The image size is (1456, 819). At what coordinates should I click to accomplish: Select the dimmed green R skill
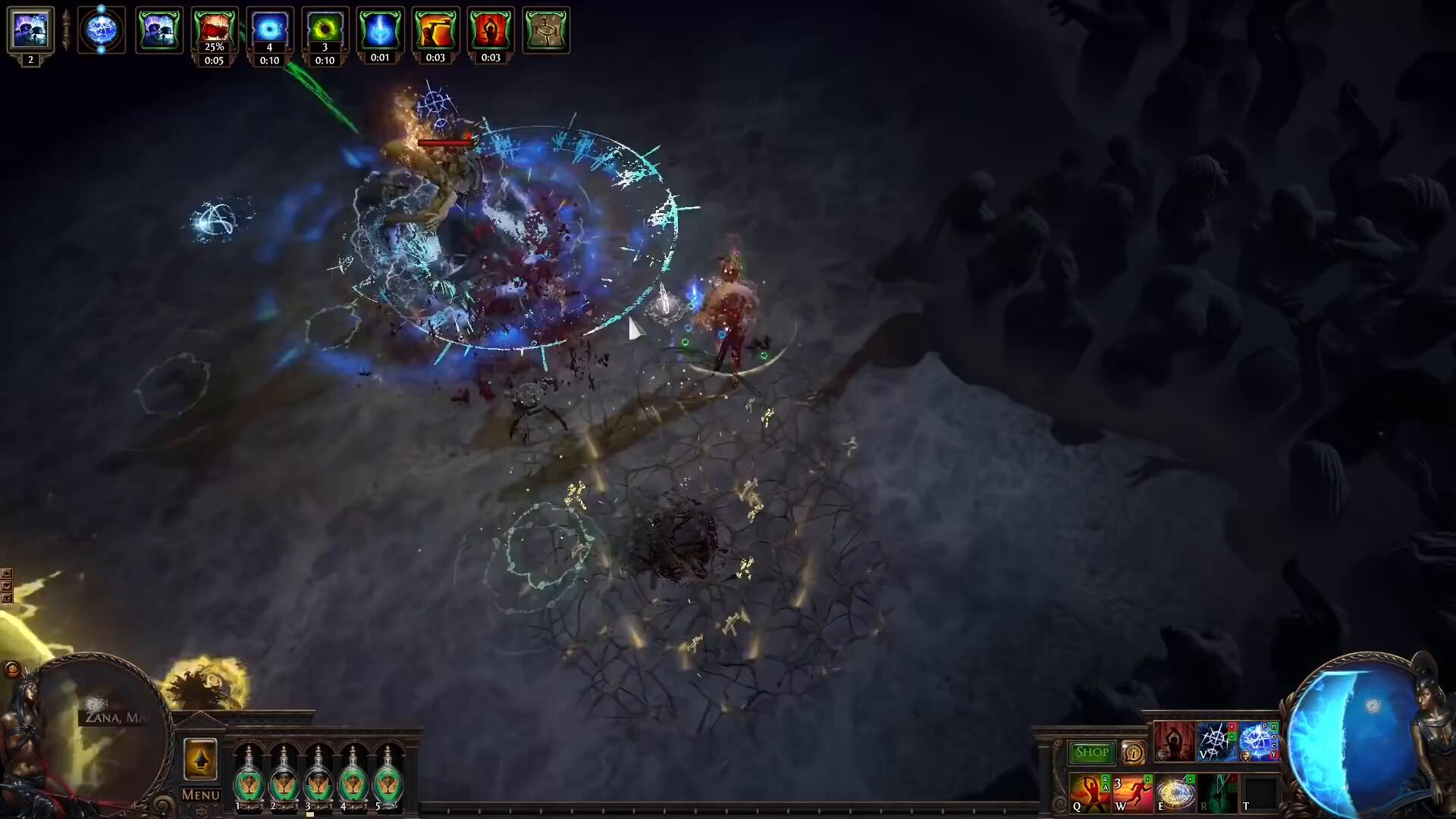click(1216, 793)
